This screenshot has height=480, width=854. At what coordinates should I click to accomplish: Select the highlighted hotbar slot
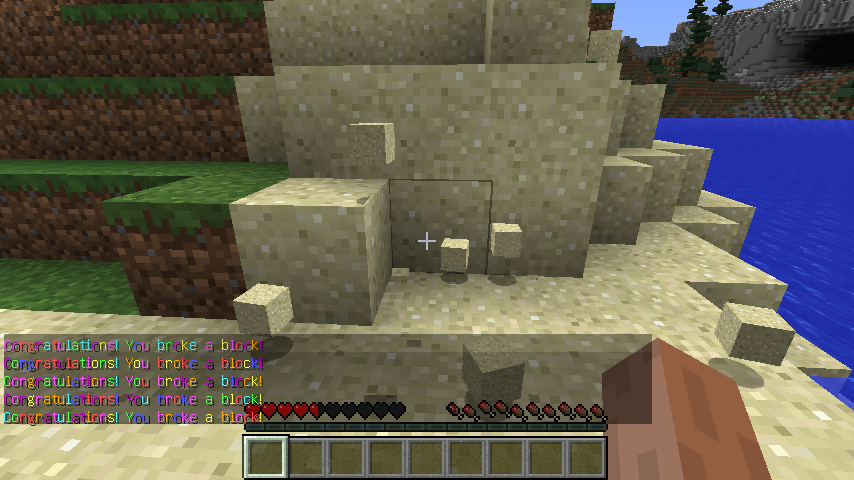point(266,457)
